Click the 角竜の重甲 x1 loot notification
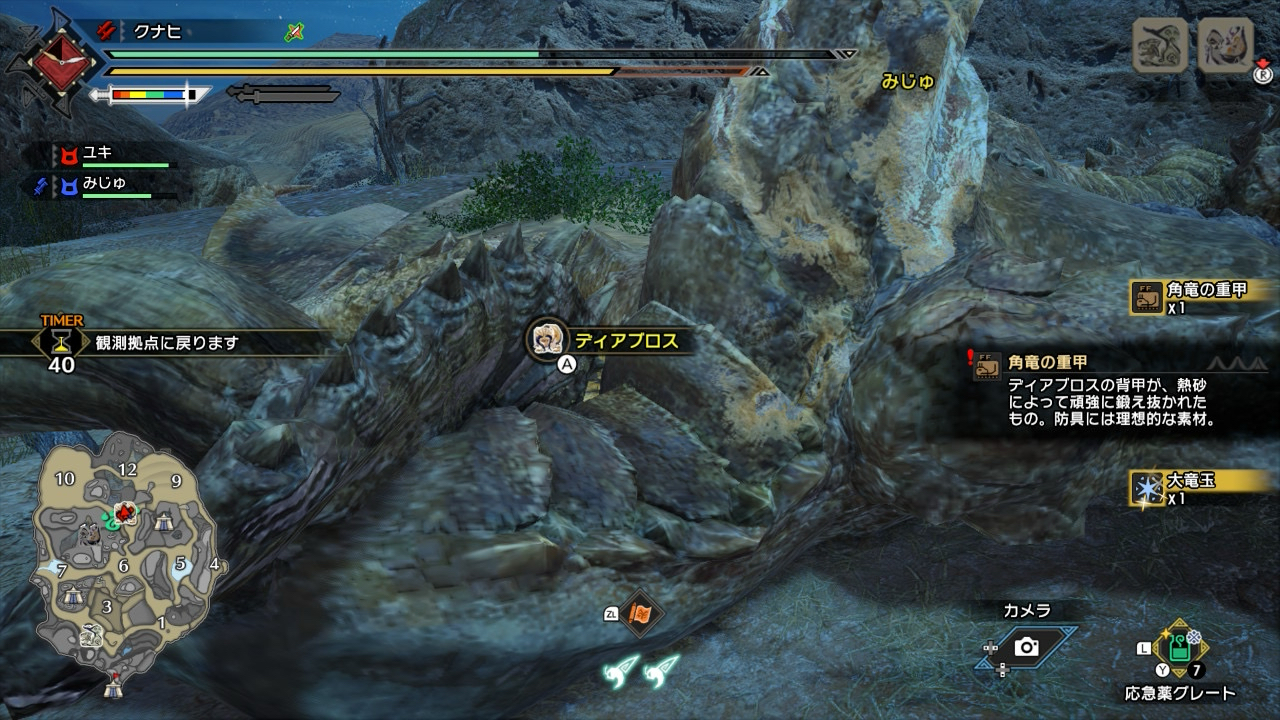The width and height of the screenshot is (1280, 720). (1200, 297)
